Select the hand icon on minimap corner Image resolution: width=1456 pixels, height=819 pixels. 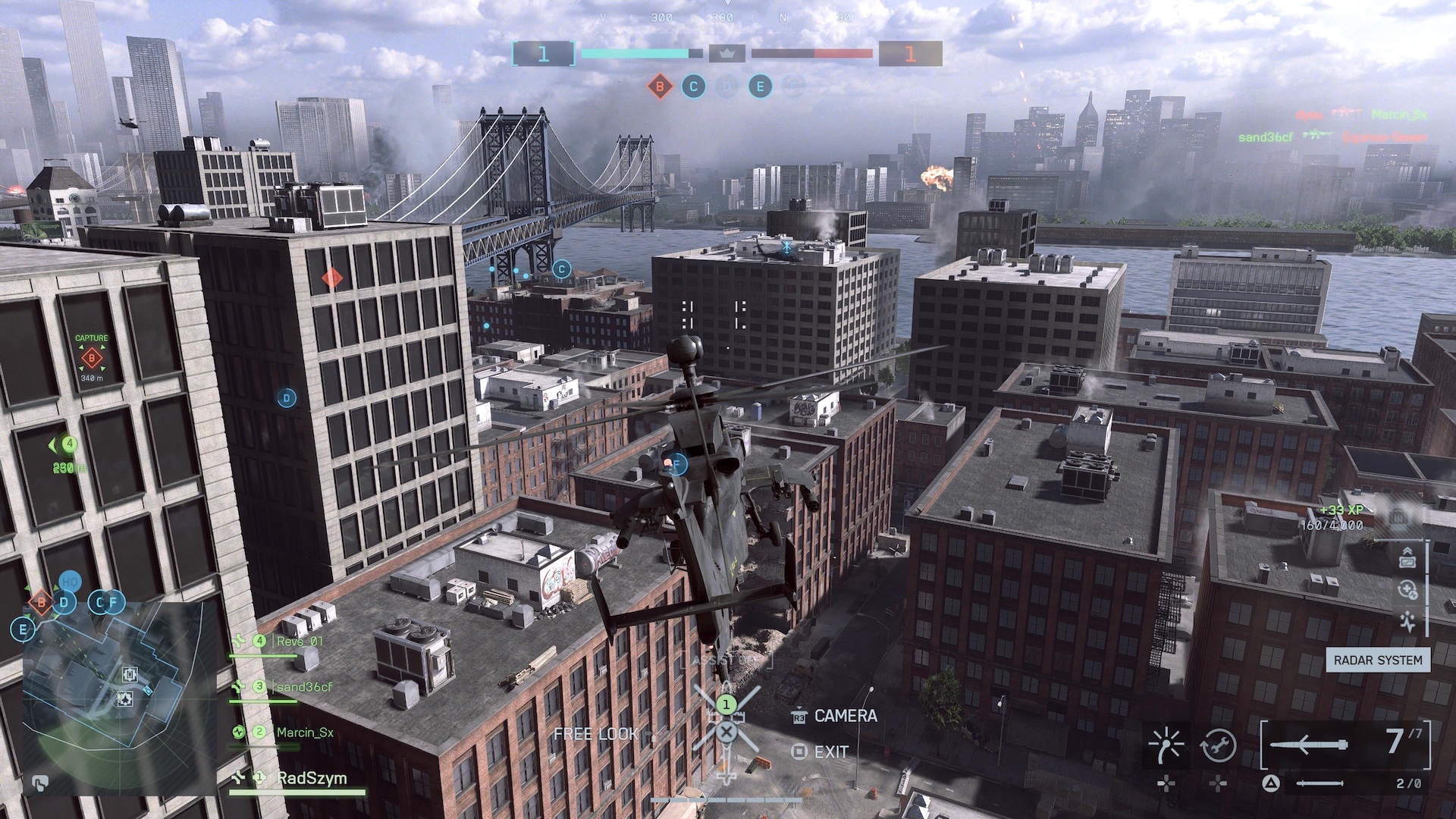40,783
